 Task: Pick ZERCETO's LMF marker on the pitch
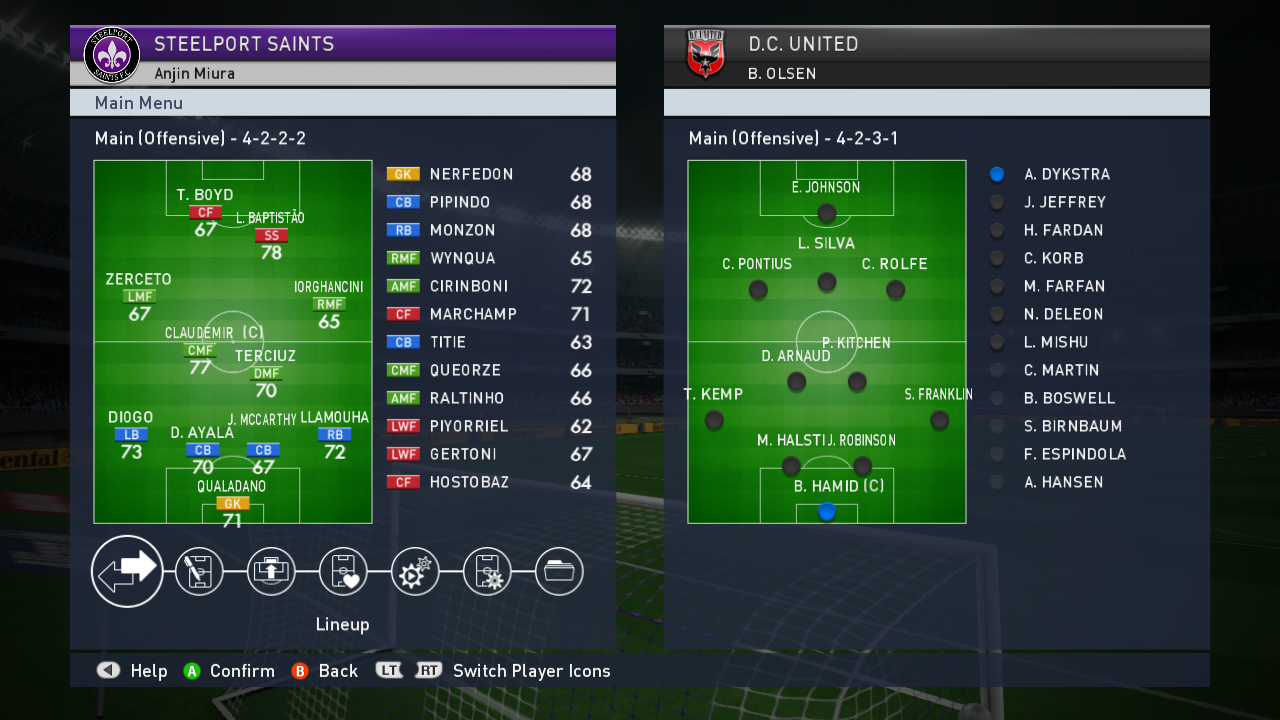pyautogui.click(x=139, y=296)
